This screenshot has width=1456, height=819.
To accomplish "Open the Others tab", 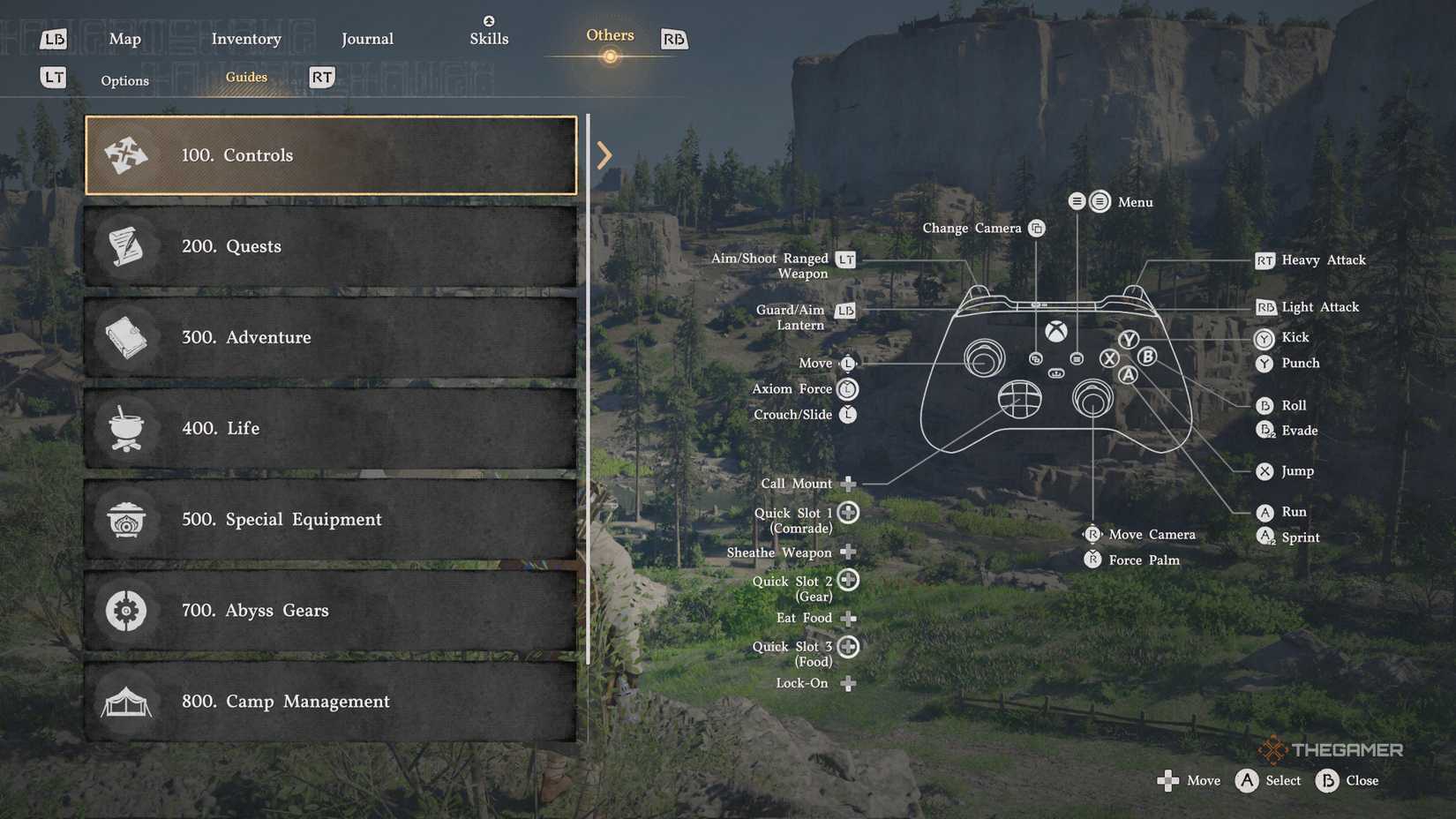I will pyautogui.click(x=609, y=34).
